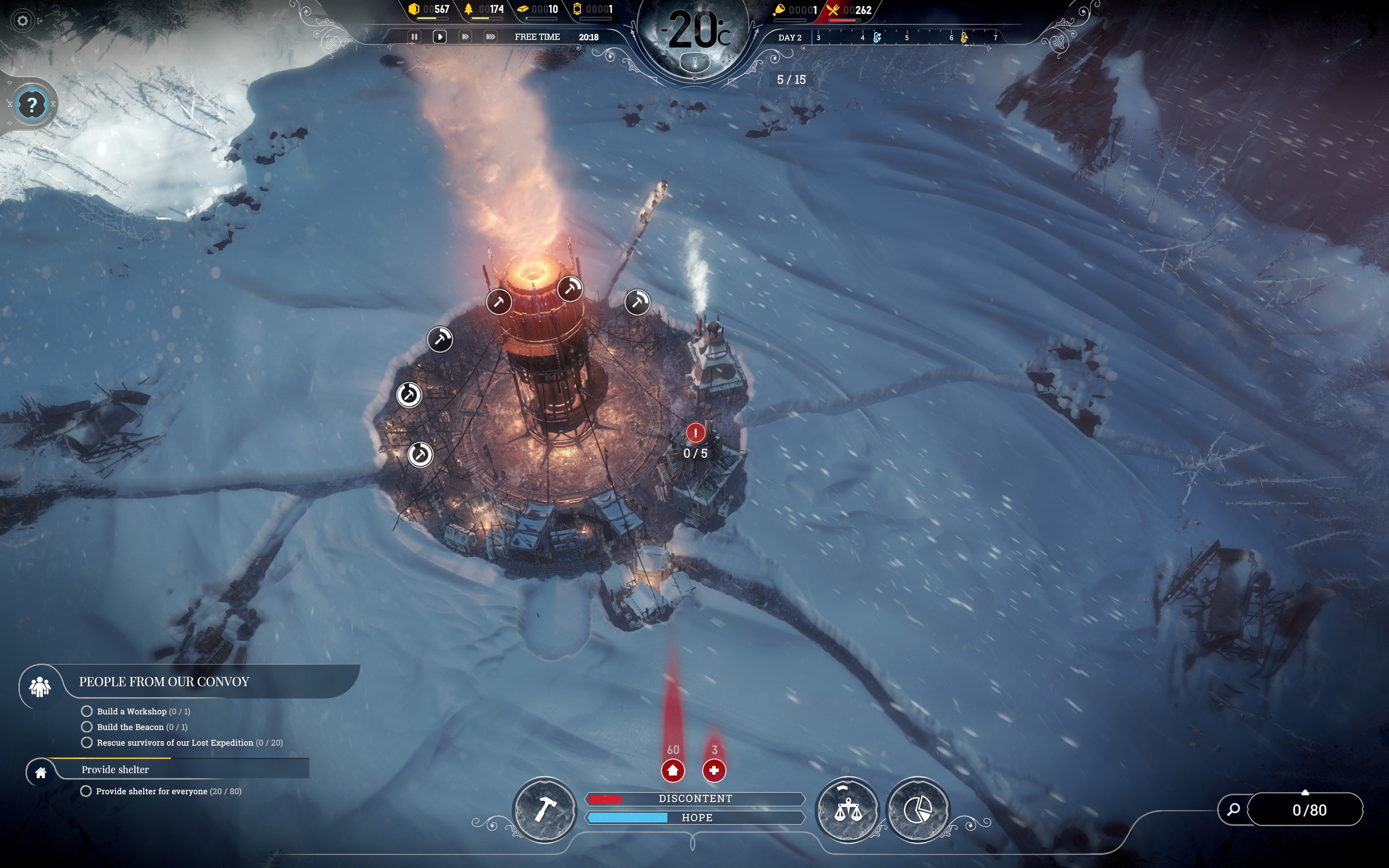1389x868 pixels.
Task: Click the Discontent bar
Action: (695, 799)
